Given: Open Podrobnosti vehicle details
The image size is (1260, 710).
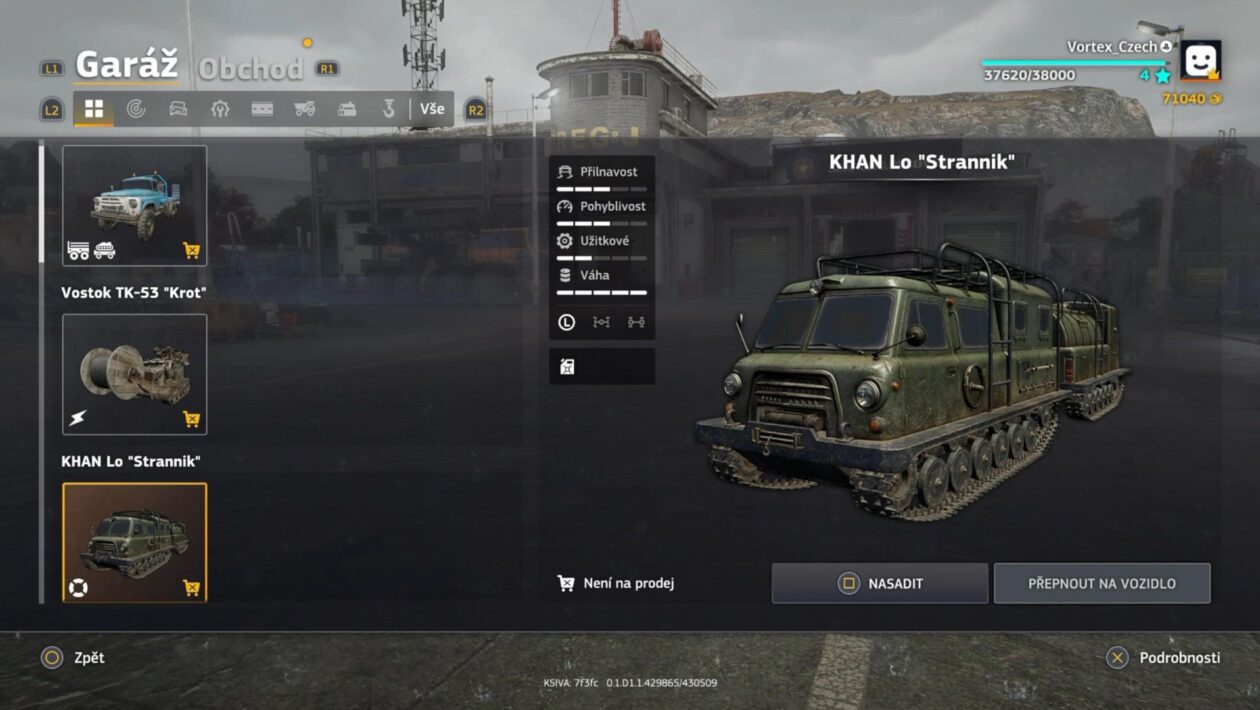Looking at the screenshot, I should coord(1163,657).
